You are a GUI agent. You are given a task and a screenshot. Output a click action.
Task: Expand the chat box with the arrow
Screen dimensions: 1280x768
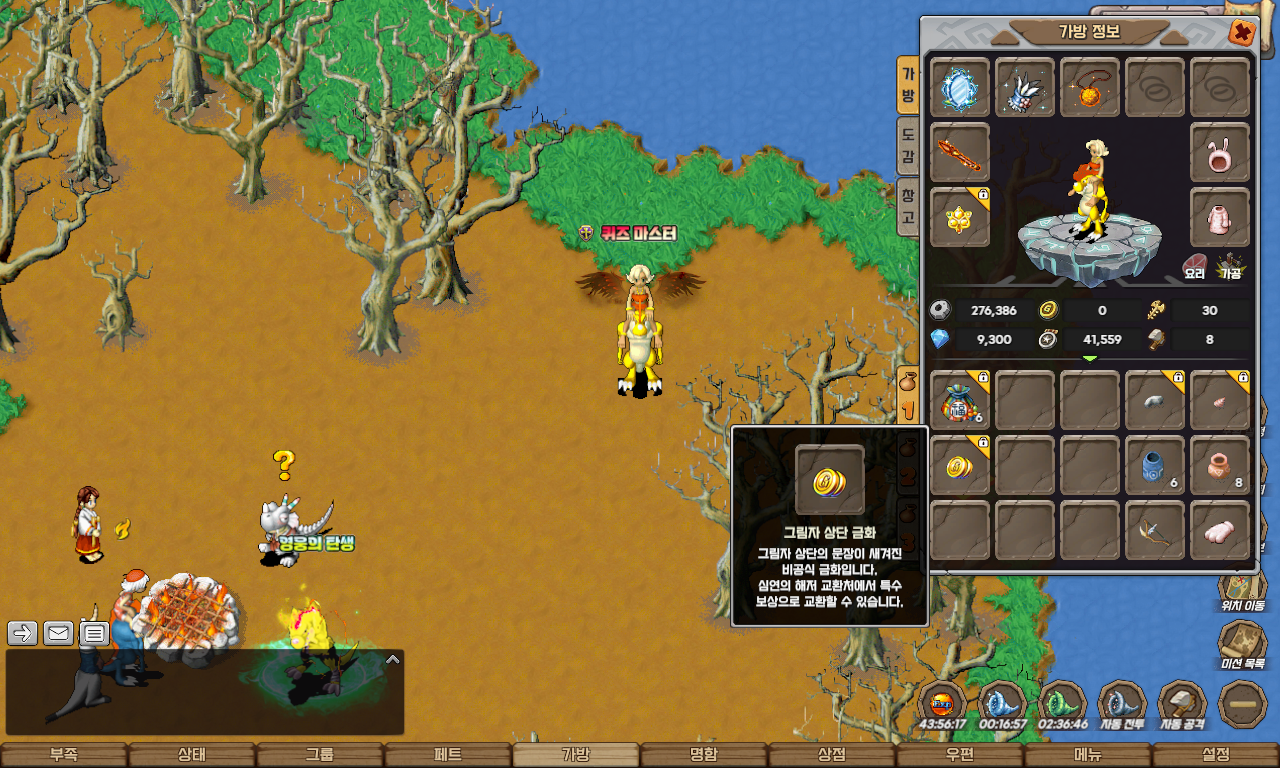(393, 660)
